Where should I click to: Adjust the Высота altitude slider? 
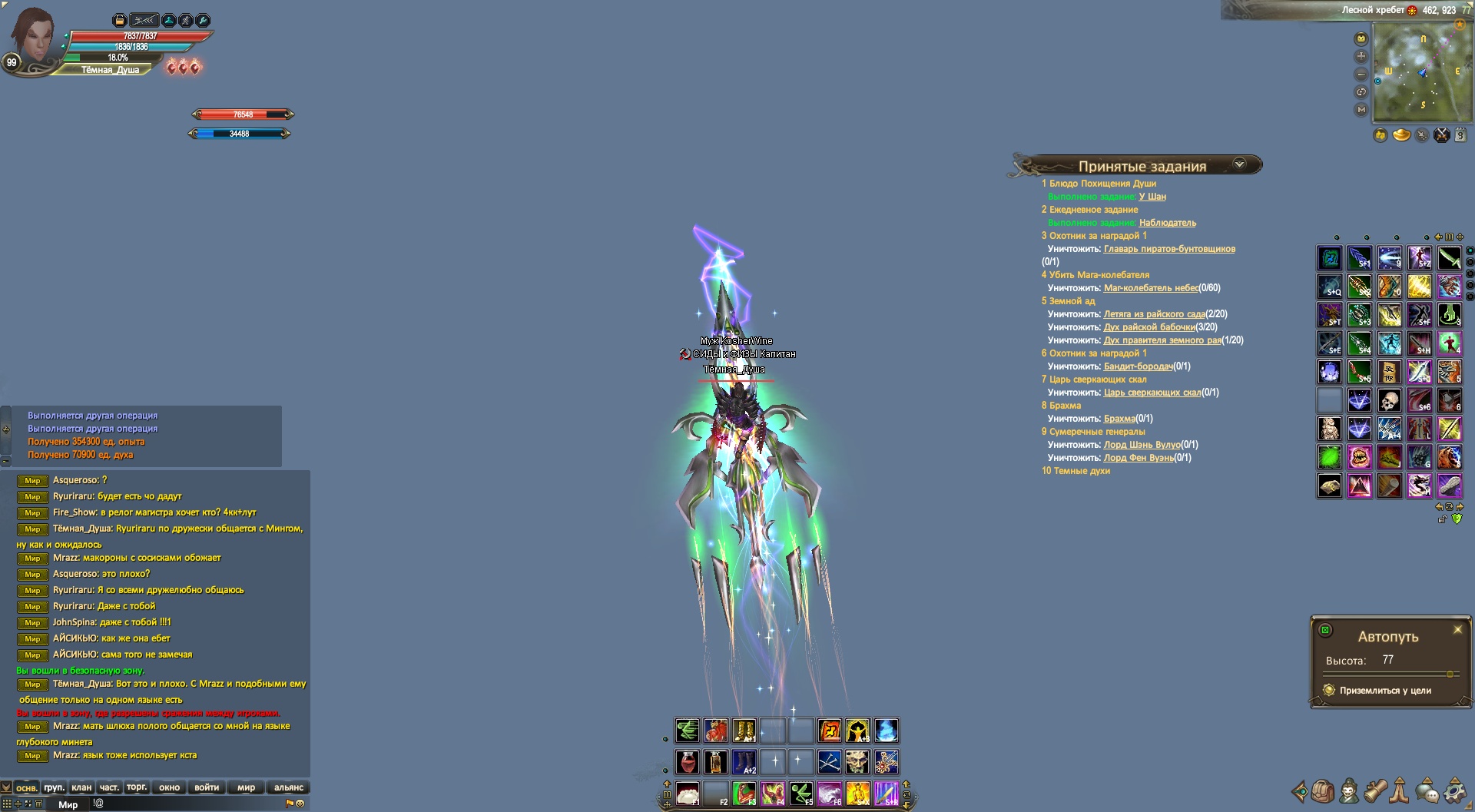[x=1450, y=674]
